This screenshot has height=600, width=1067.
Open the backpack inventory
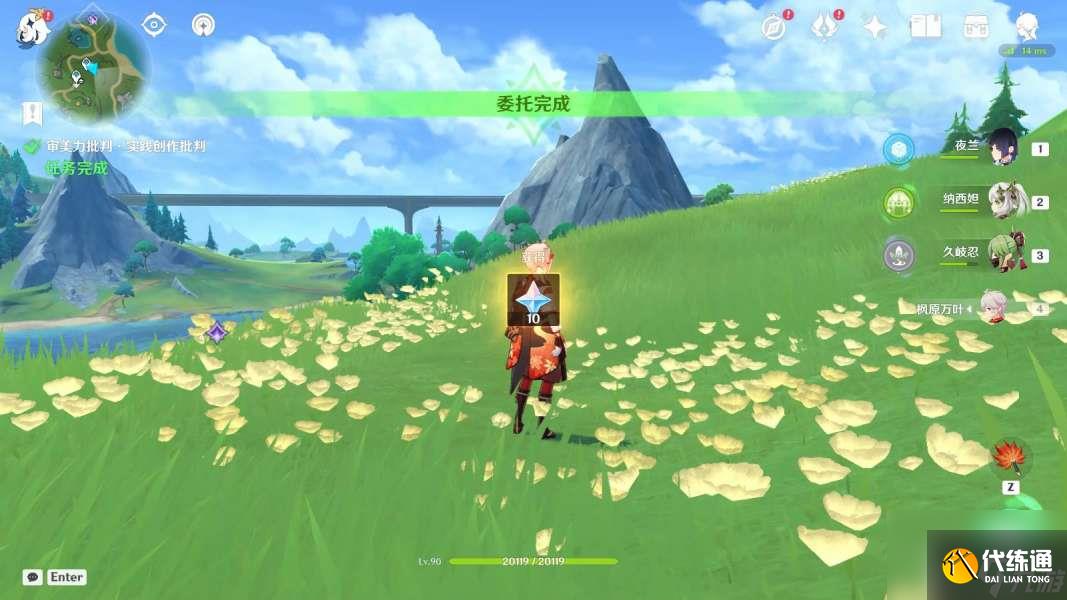(976, 27)
